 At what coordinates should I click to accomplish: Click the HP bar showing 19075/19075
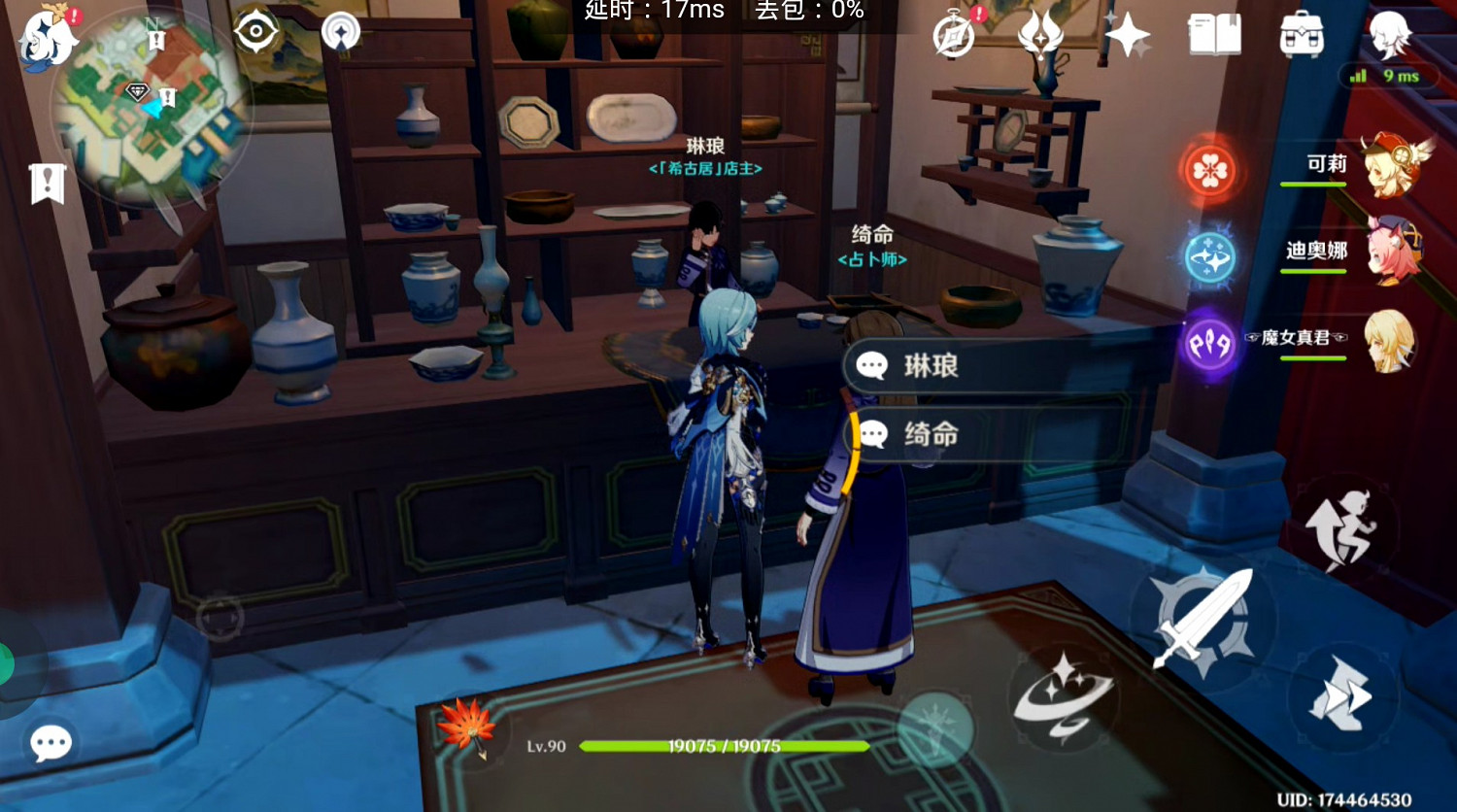pyautogui.click(x=724, y=746)
